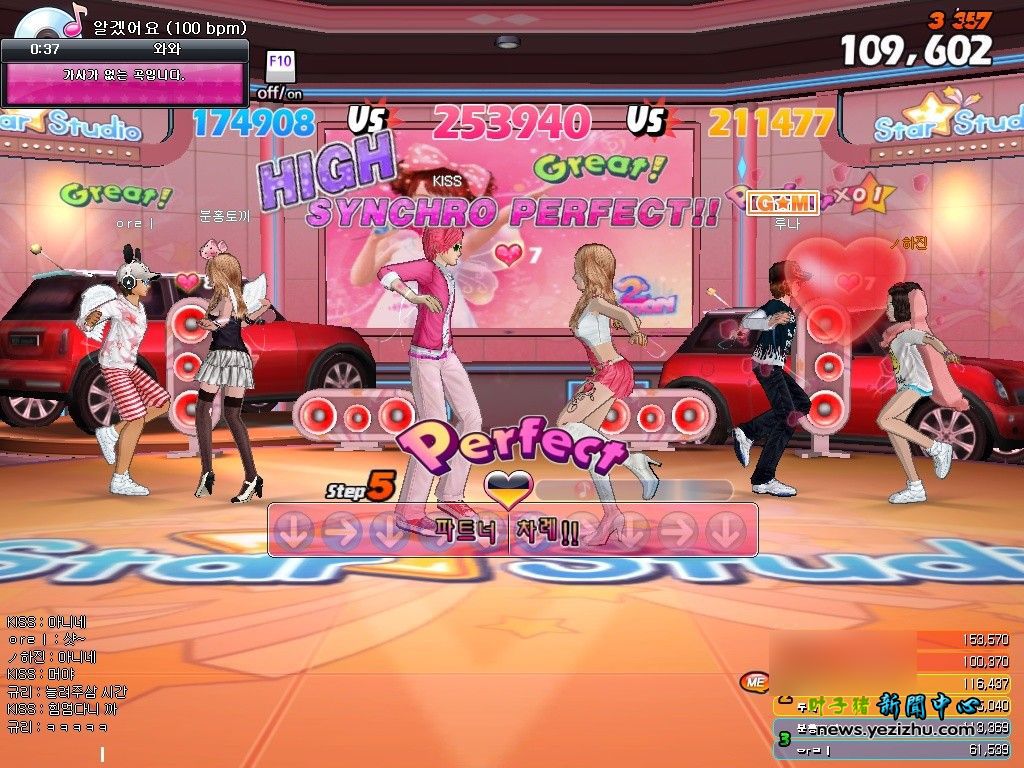Toggle the F10 lyrics off/on button
This screenshot has width=1024, height=768.
(280, 65)
